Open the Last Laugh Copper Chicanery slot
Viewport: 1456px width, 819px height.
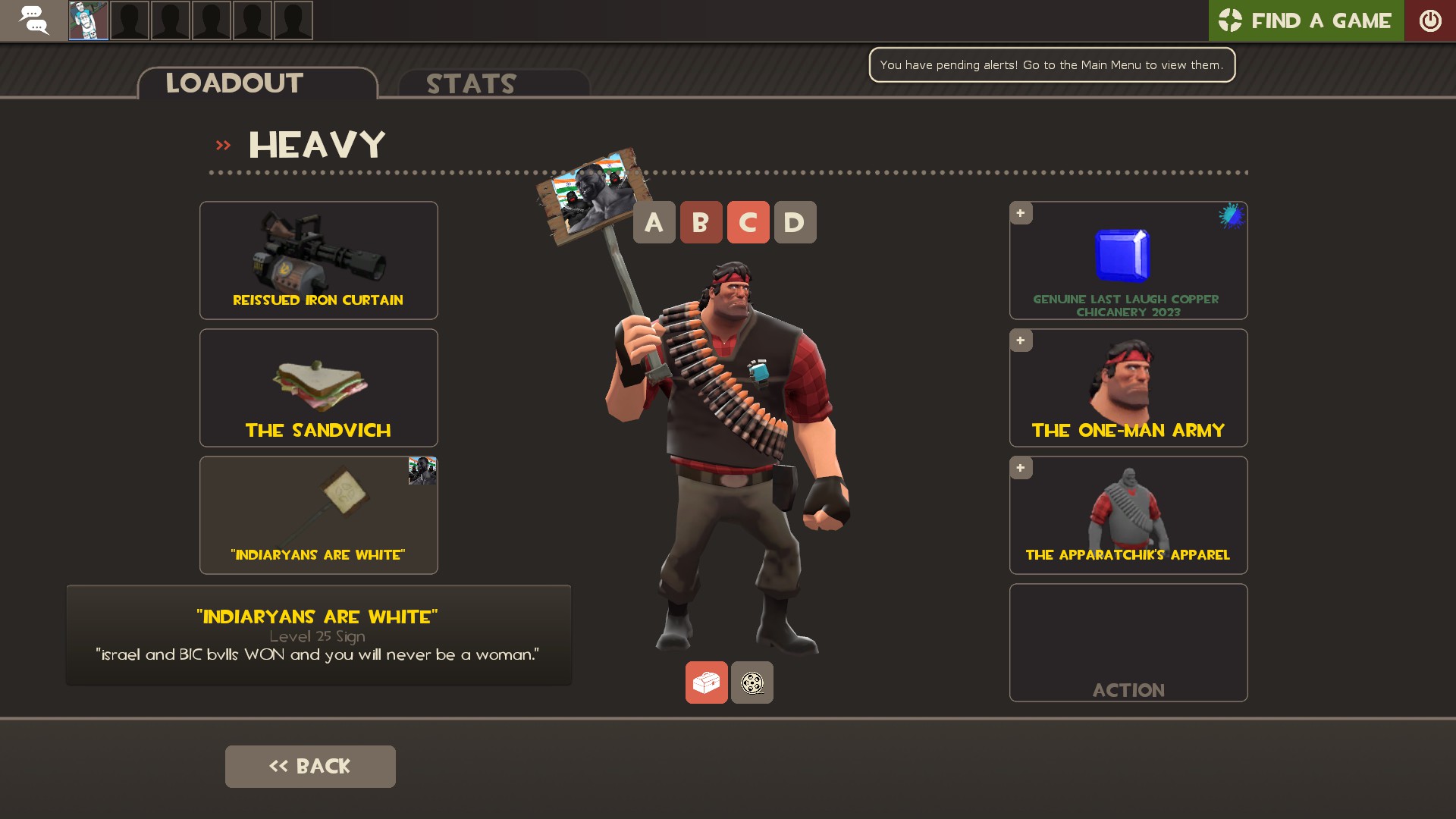point(1128,260)
